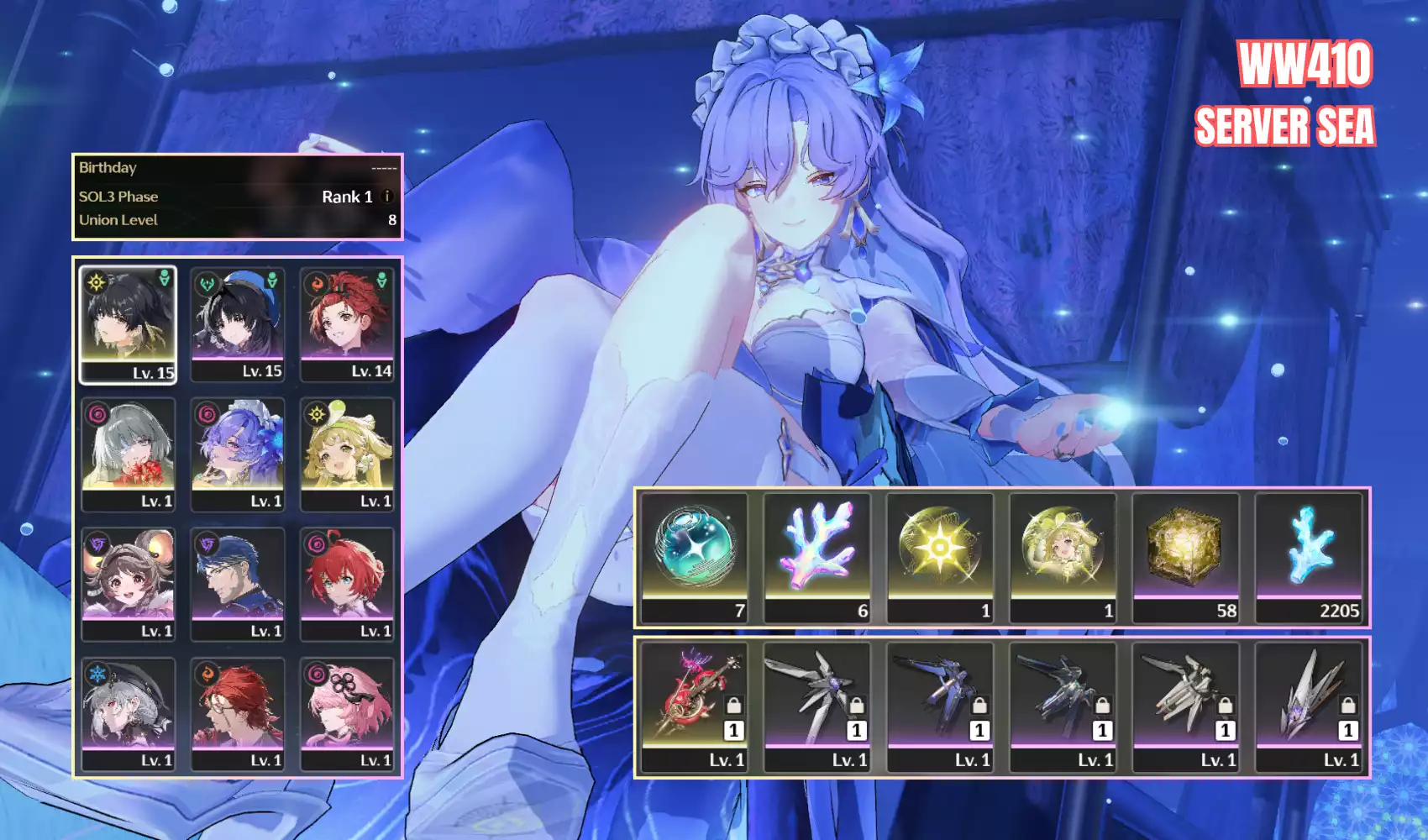Image resolution: width=1428 pixels, height=840 pixels.
Task: Select the teal orb item with count 7
Action: pyautogui.click(x=694, y=558)
